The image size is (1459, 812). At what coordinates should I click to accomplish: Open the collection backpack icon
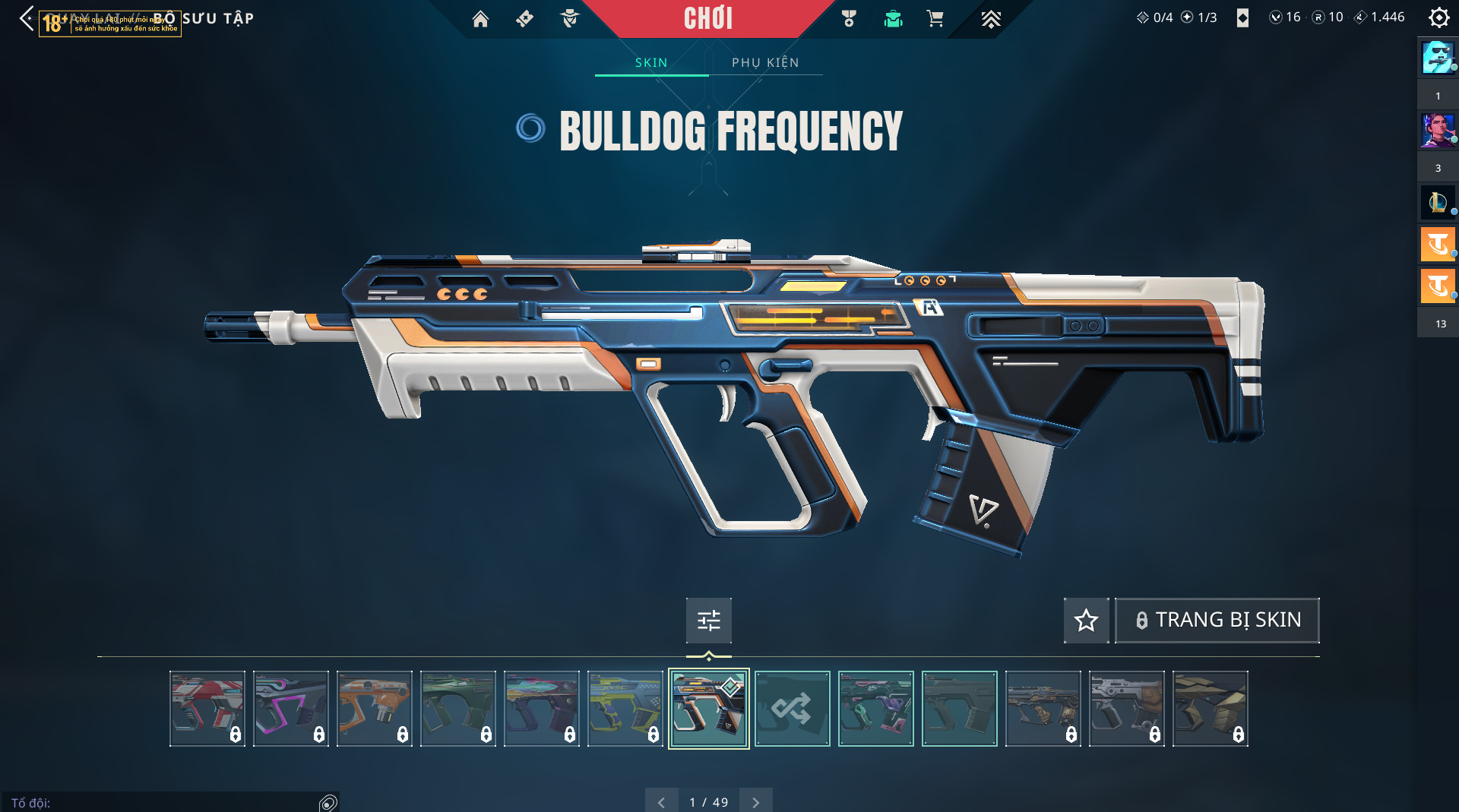tap(893, 19)
